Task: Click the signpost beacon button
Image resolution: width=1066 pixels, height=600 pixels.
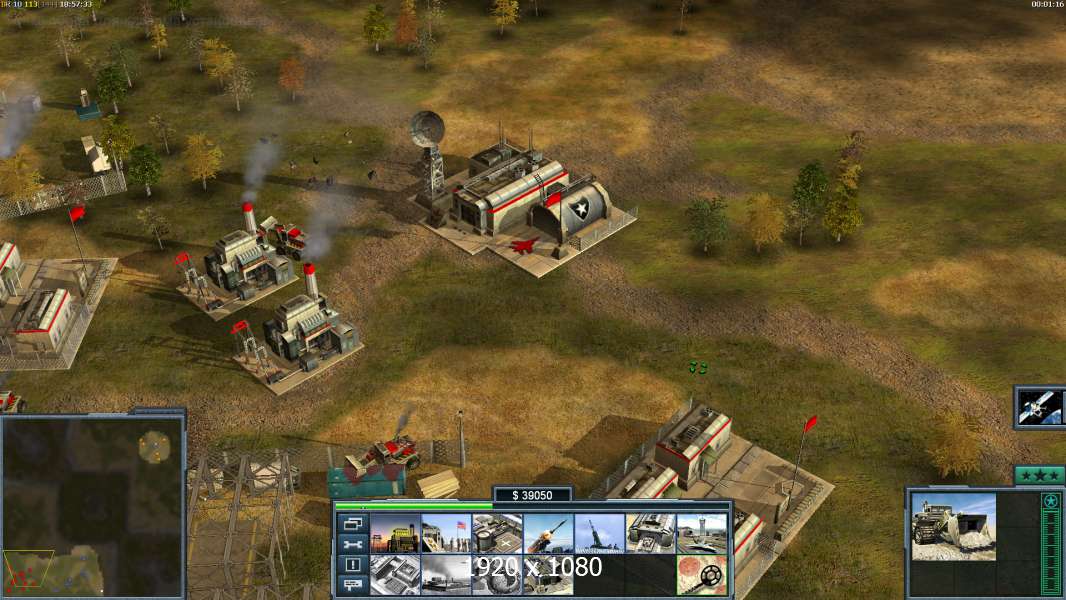Action: (x=352, y=585)
